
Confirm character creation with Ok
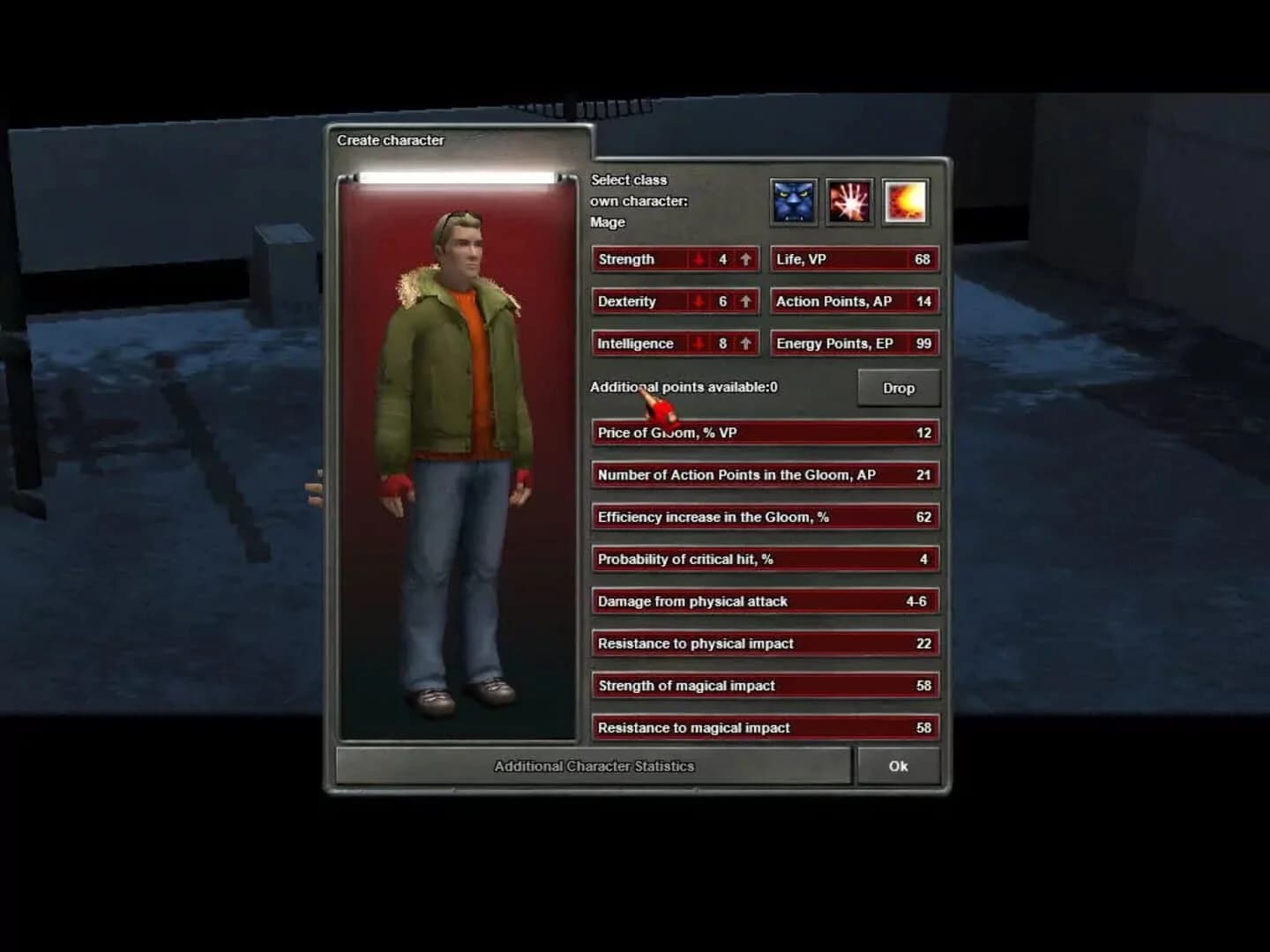tap(898, 766)
